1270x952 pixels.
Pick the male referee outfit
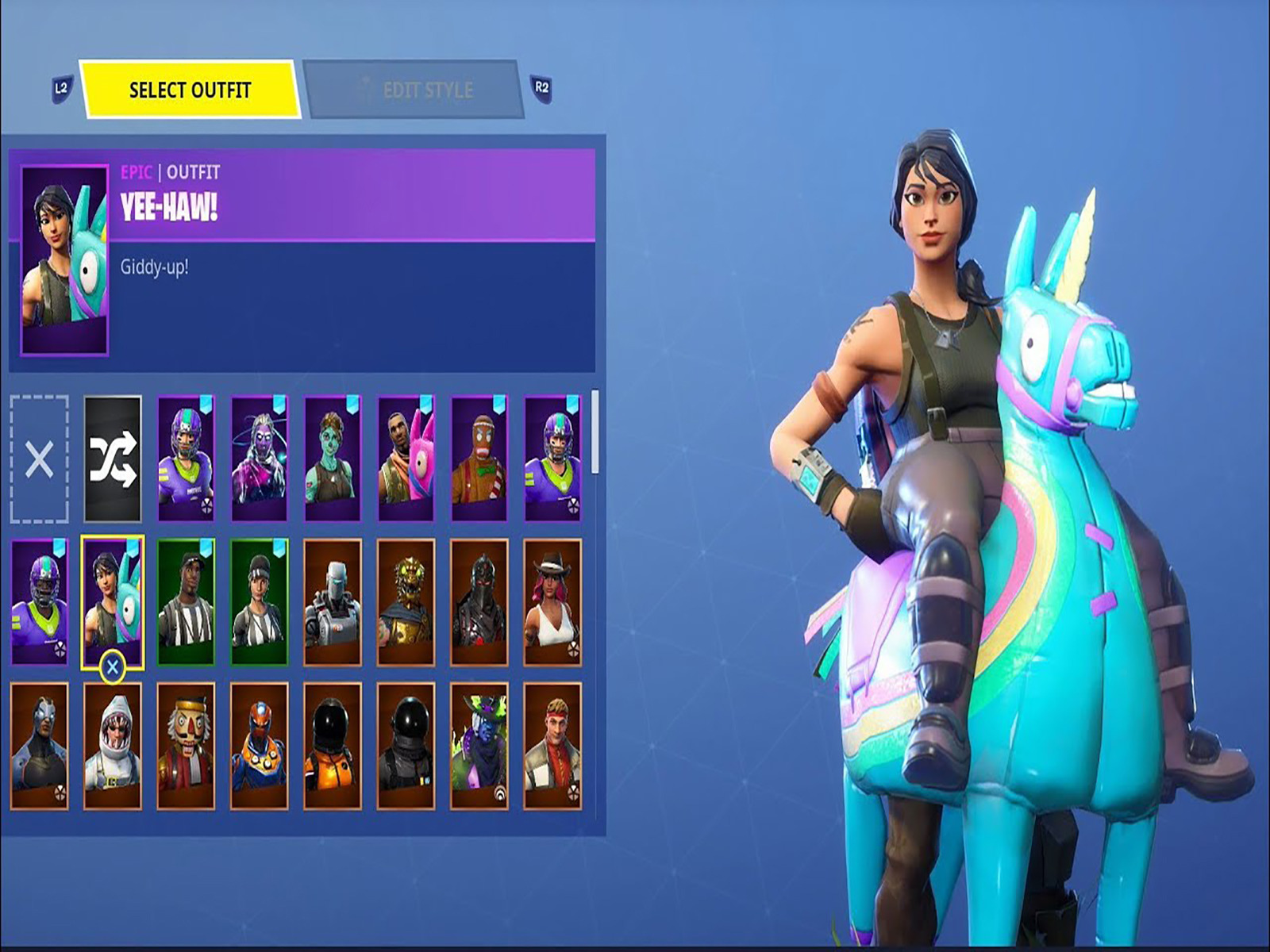coord(186,602)
